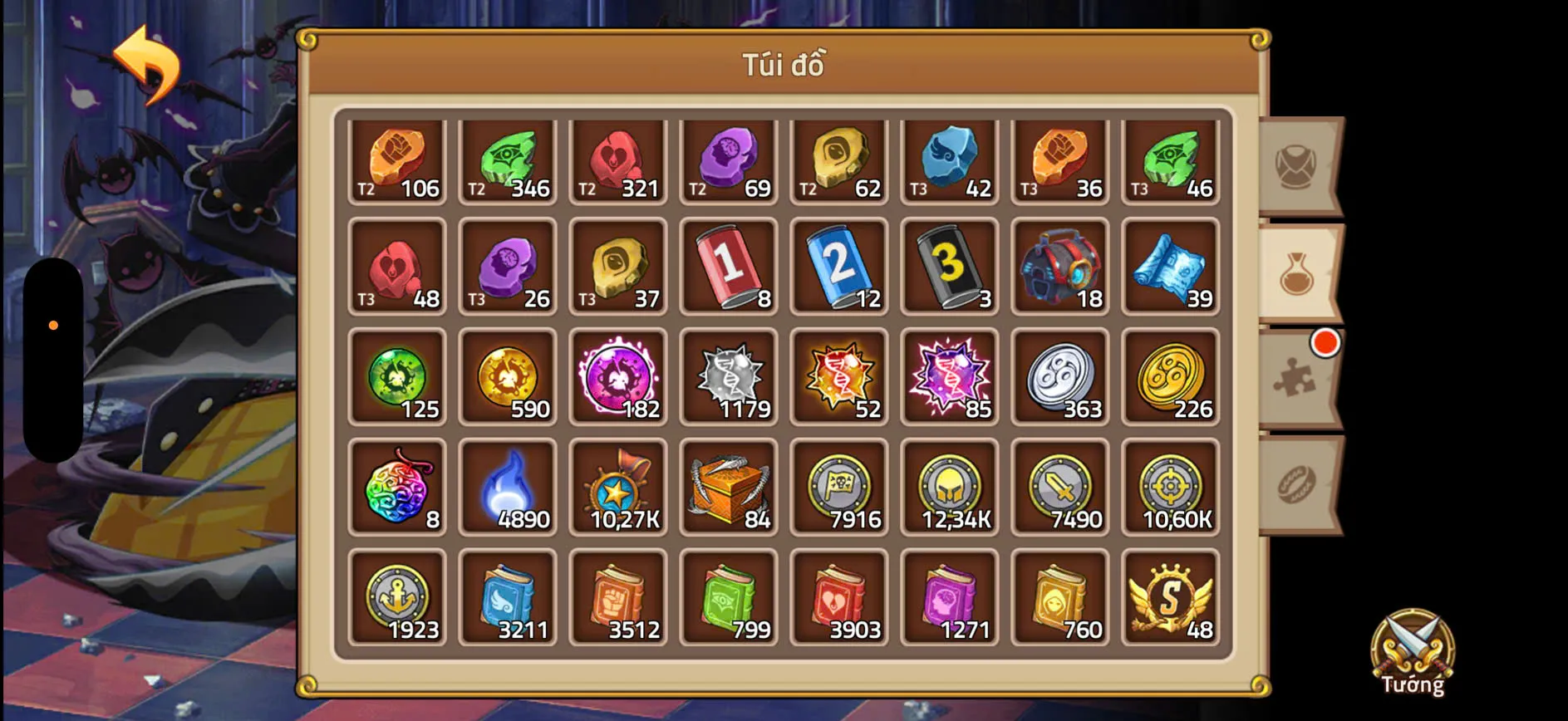Open the orange clawed chest item

click(729, 486)
